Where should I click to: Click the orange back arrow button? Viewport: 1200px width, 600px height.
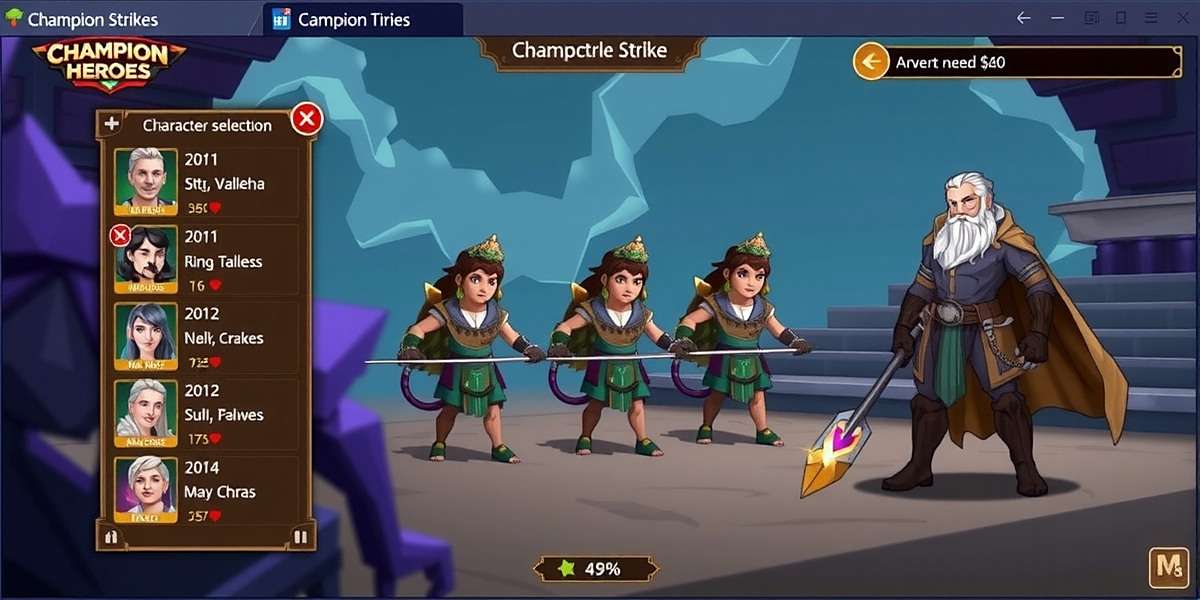click(871, 62)
